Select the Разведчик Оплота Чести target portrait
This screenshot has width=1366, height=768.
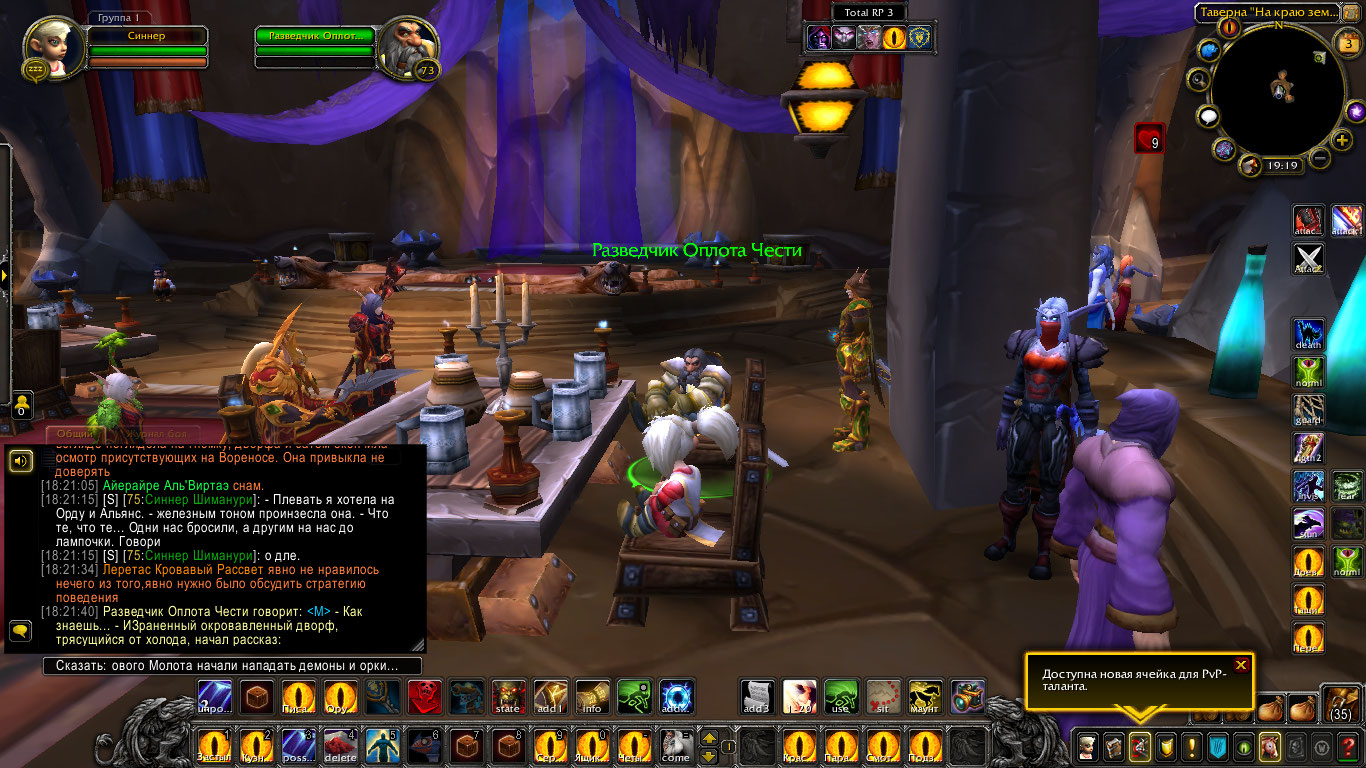[x=408, y=45]
